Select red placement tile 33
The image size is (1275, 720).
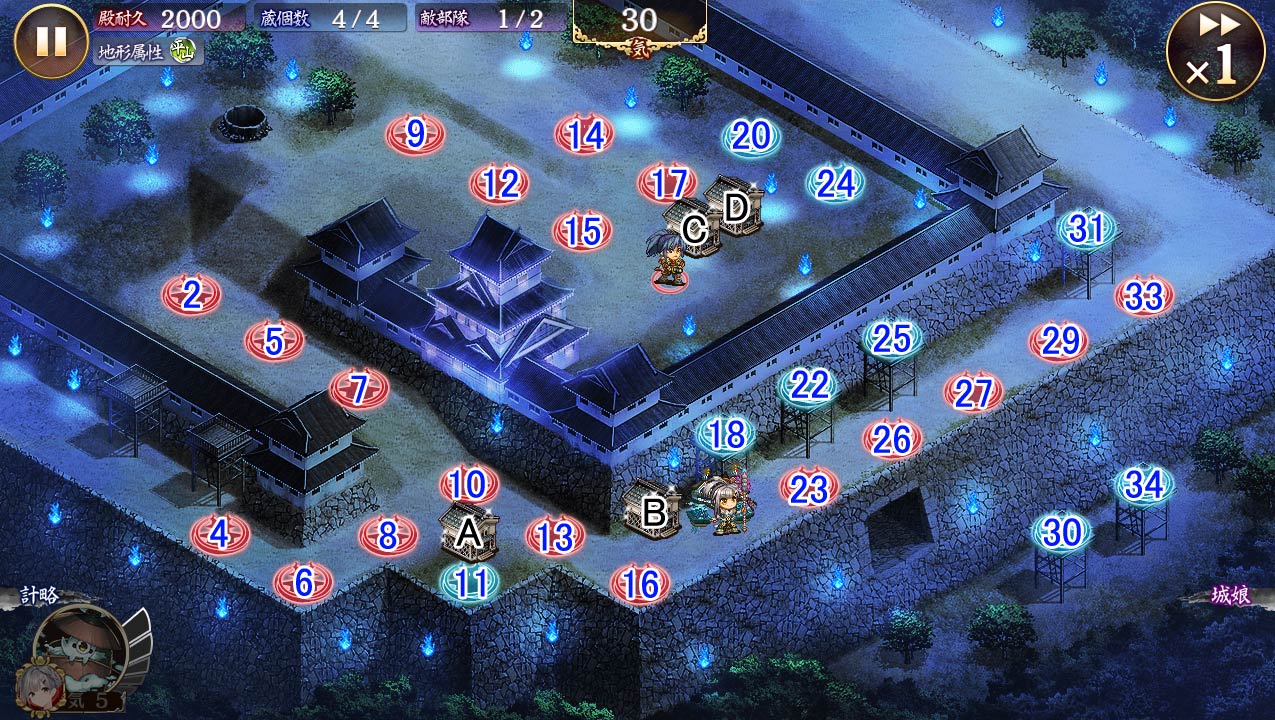(x=1144, y=296)
